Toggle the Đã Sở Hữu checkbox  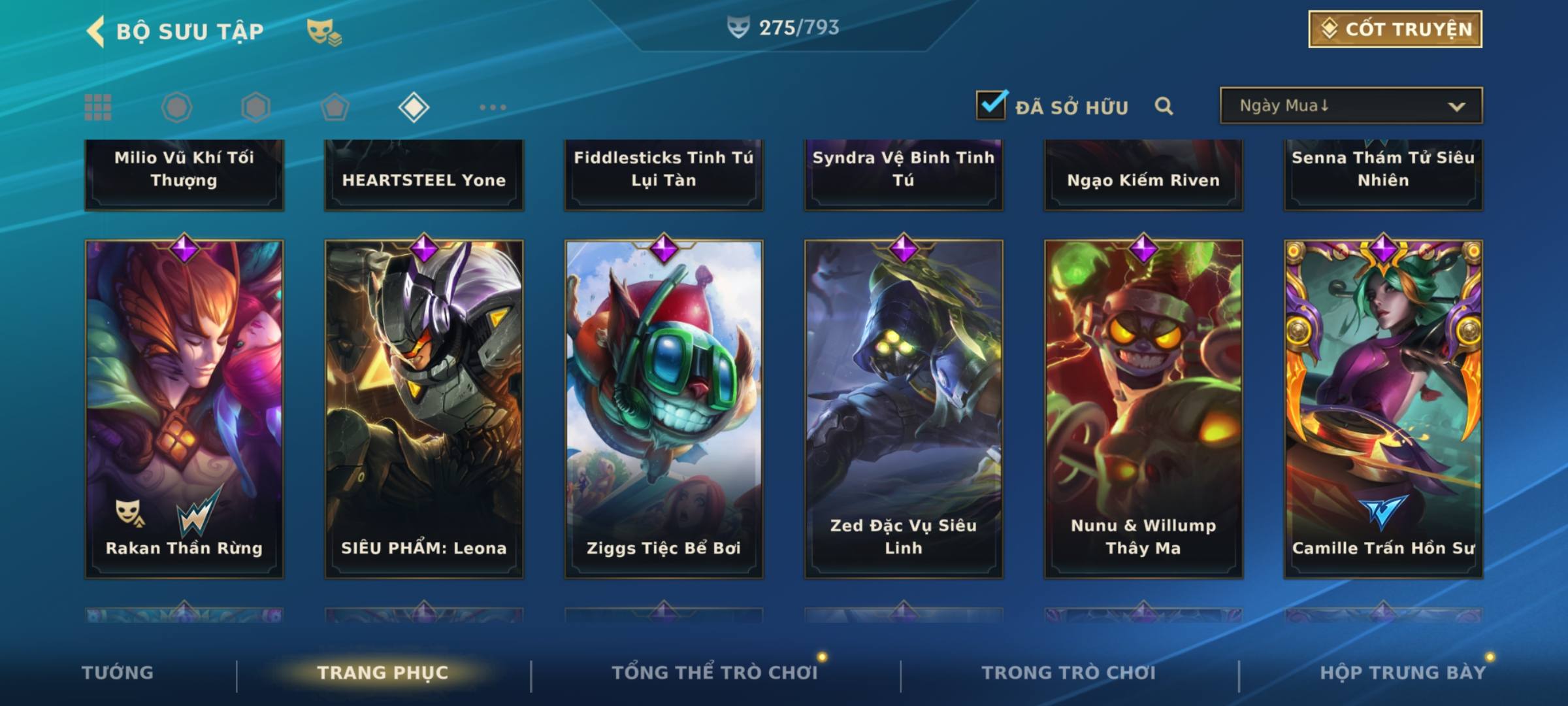(x=991, y=105)
